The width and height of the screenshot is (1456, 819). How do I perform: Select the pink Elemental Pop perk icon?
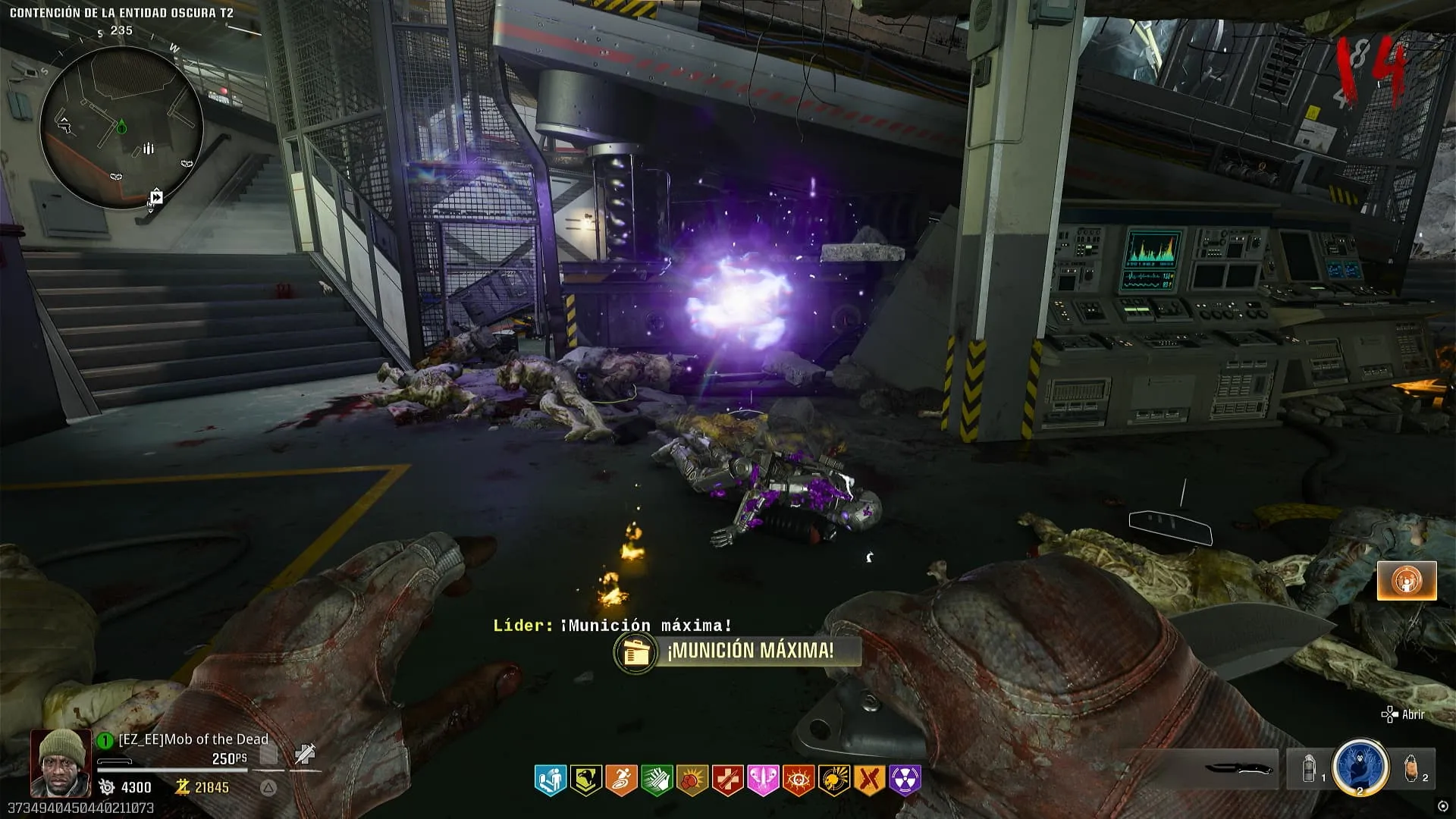763,780
